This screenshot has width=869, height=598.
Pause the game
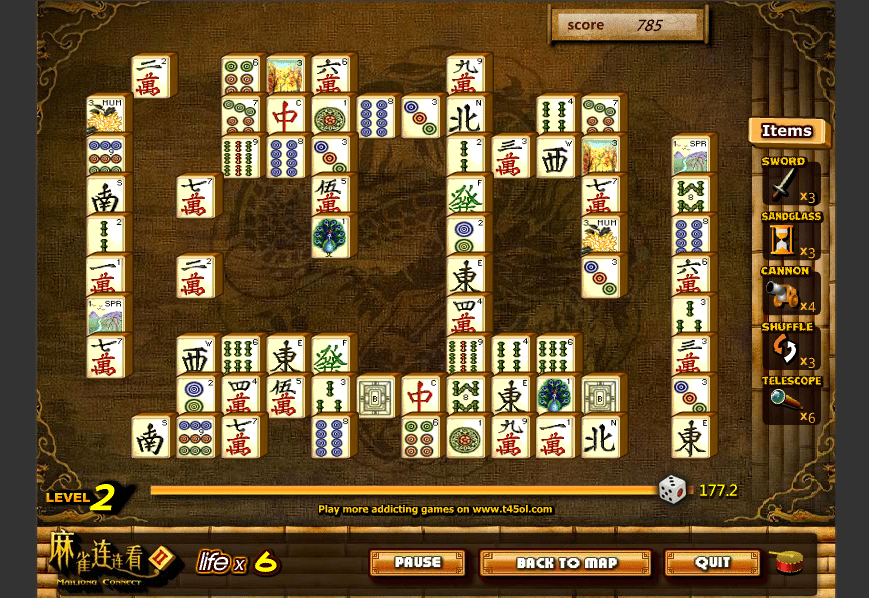pyautogui.click(x=417, y=563)
